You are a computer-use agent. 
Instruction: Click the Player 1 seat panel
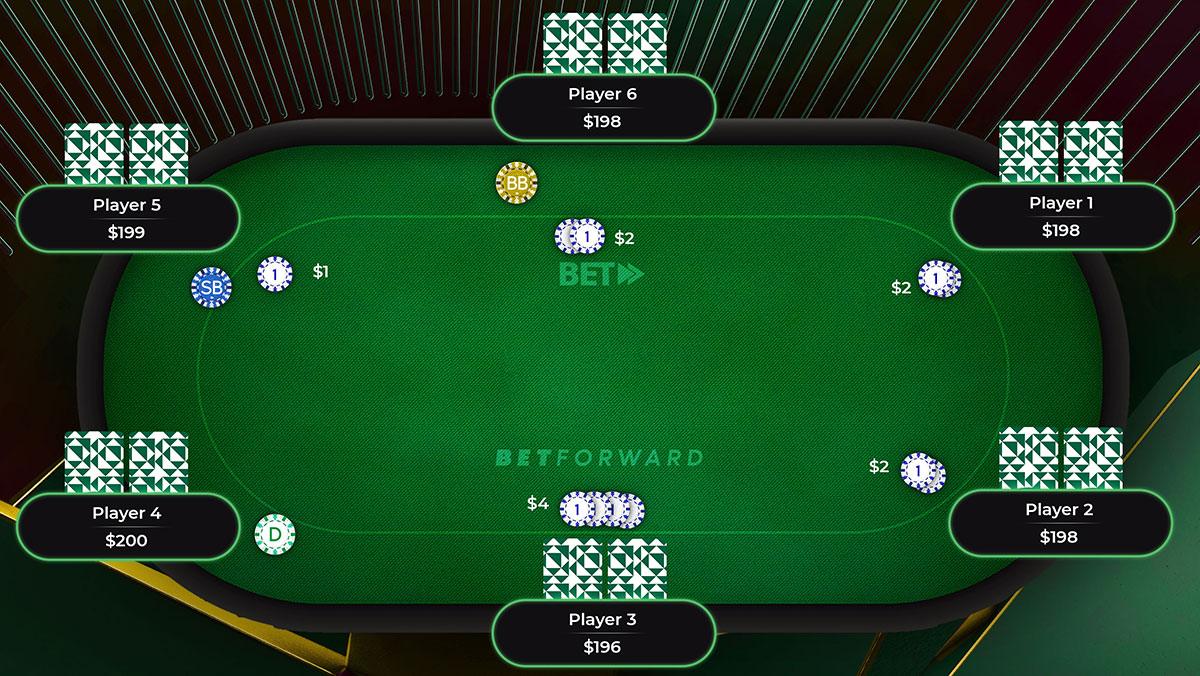1061,216
